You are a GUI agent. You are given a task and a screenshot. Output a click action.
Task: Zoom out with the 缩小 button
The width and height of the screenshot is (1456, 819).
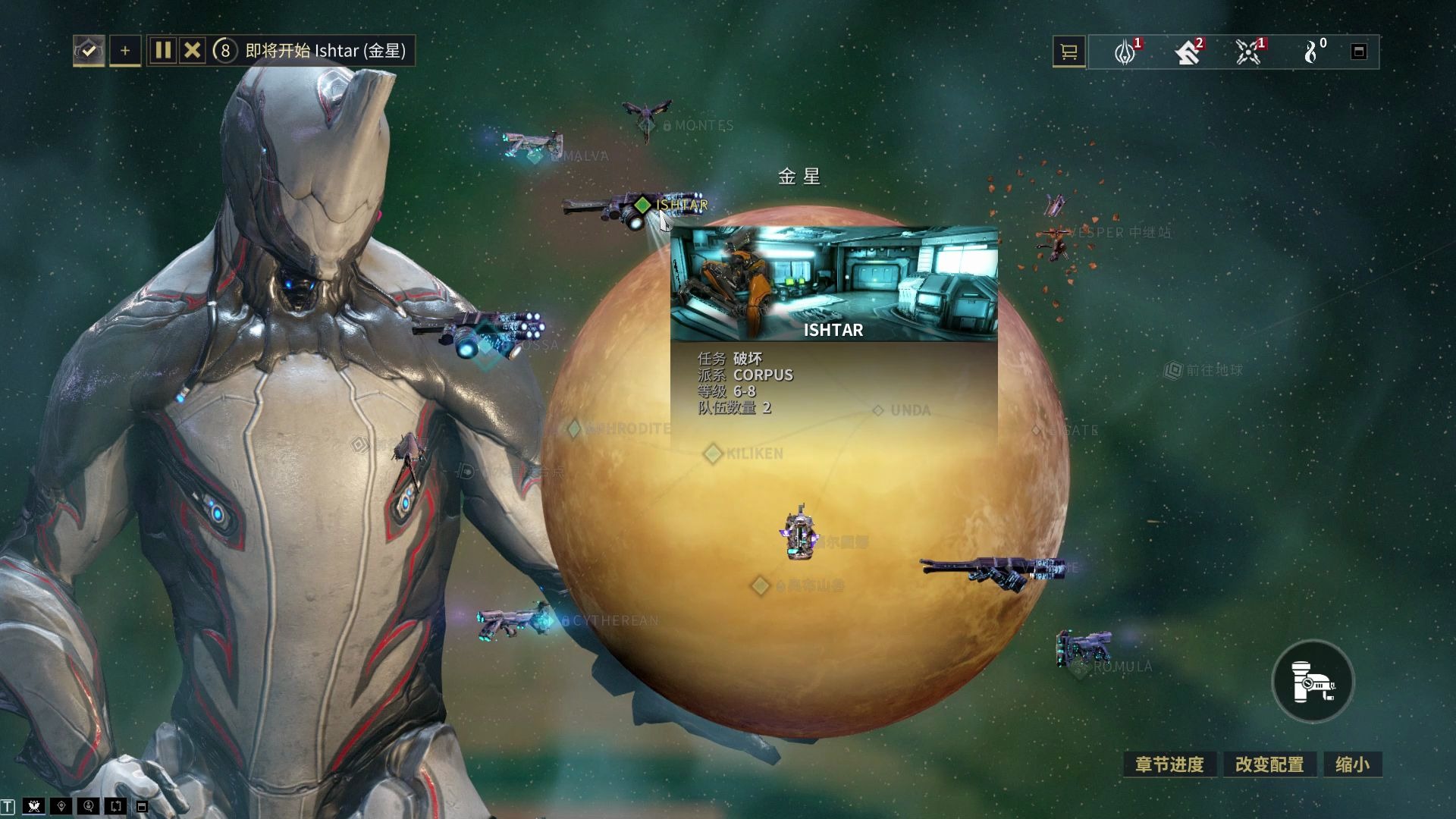tap(1352, 764)
